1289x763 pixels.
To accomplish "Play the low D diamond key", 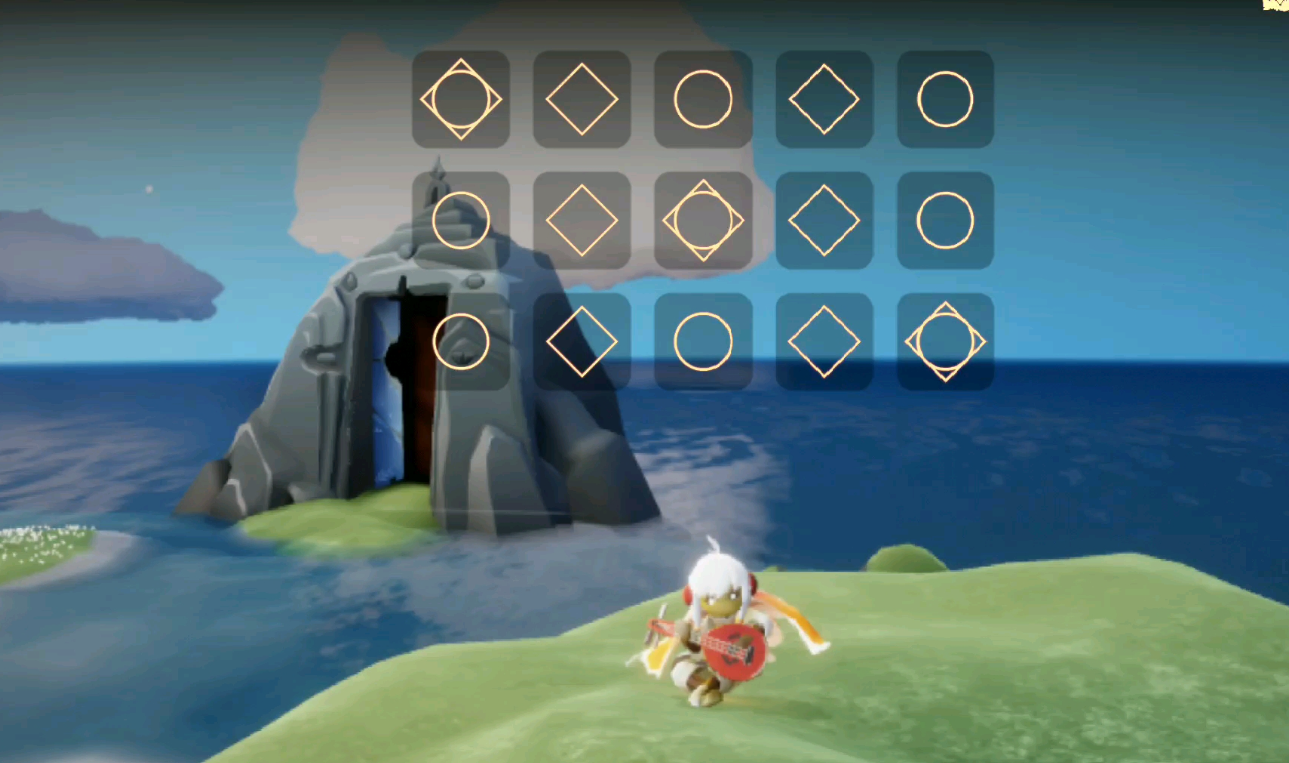I will pyautogui.click(x=582, y=100).
